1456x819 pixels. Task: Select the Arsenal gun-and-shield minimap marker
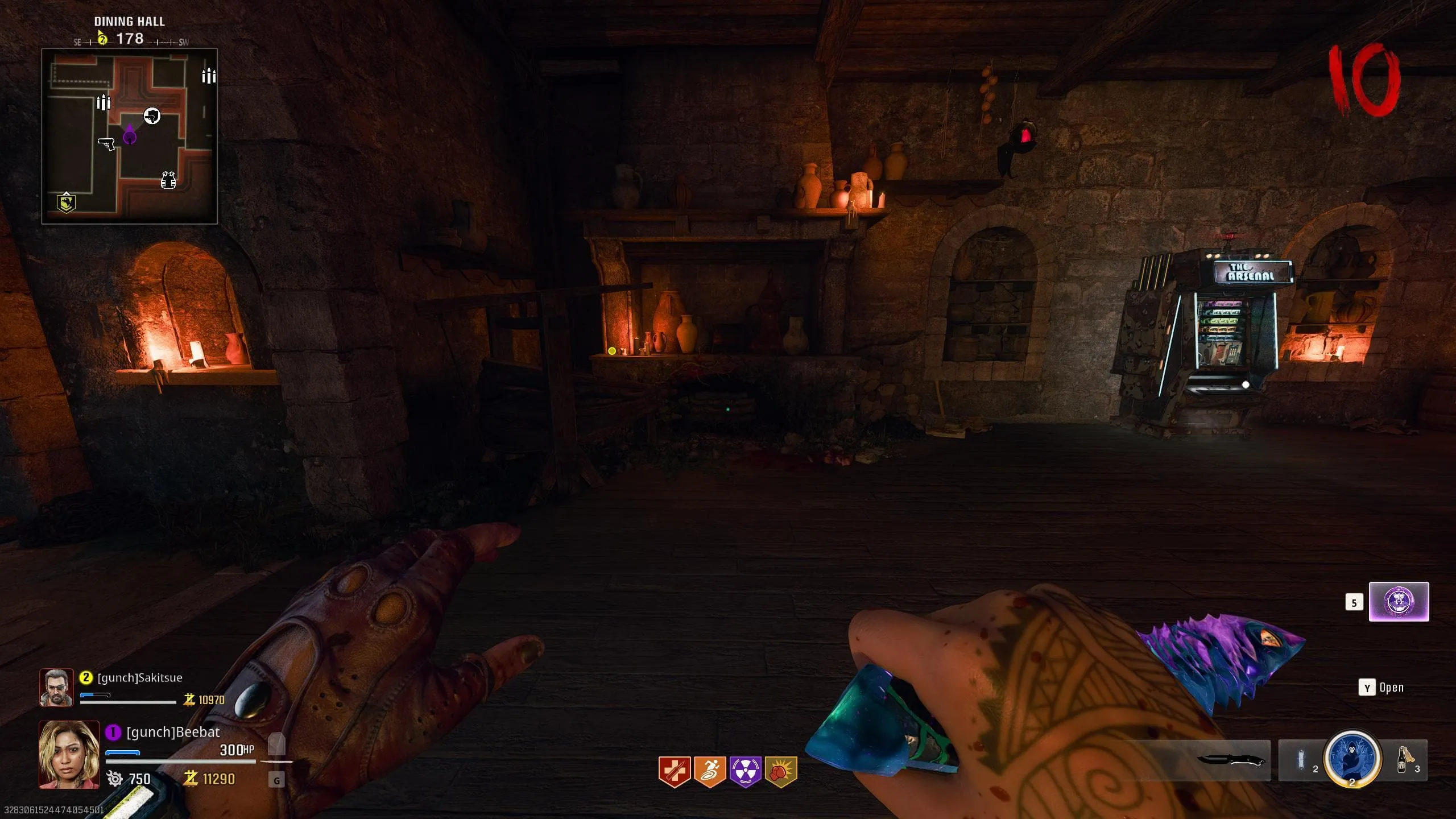point(152,116)
